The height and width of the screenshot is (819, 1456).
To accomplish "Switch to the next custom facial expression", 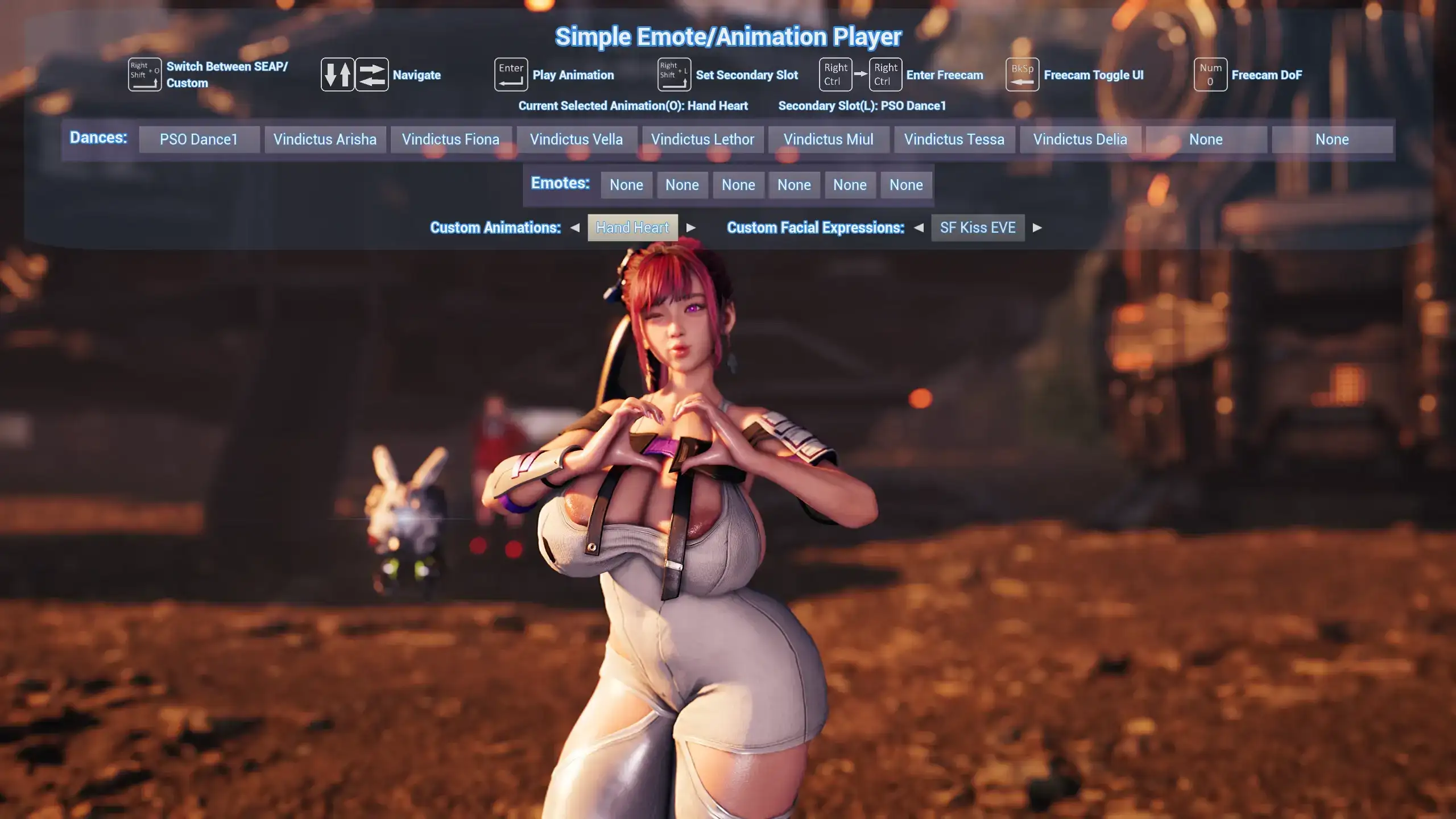I will point(1037,227).
